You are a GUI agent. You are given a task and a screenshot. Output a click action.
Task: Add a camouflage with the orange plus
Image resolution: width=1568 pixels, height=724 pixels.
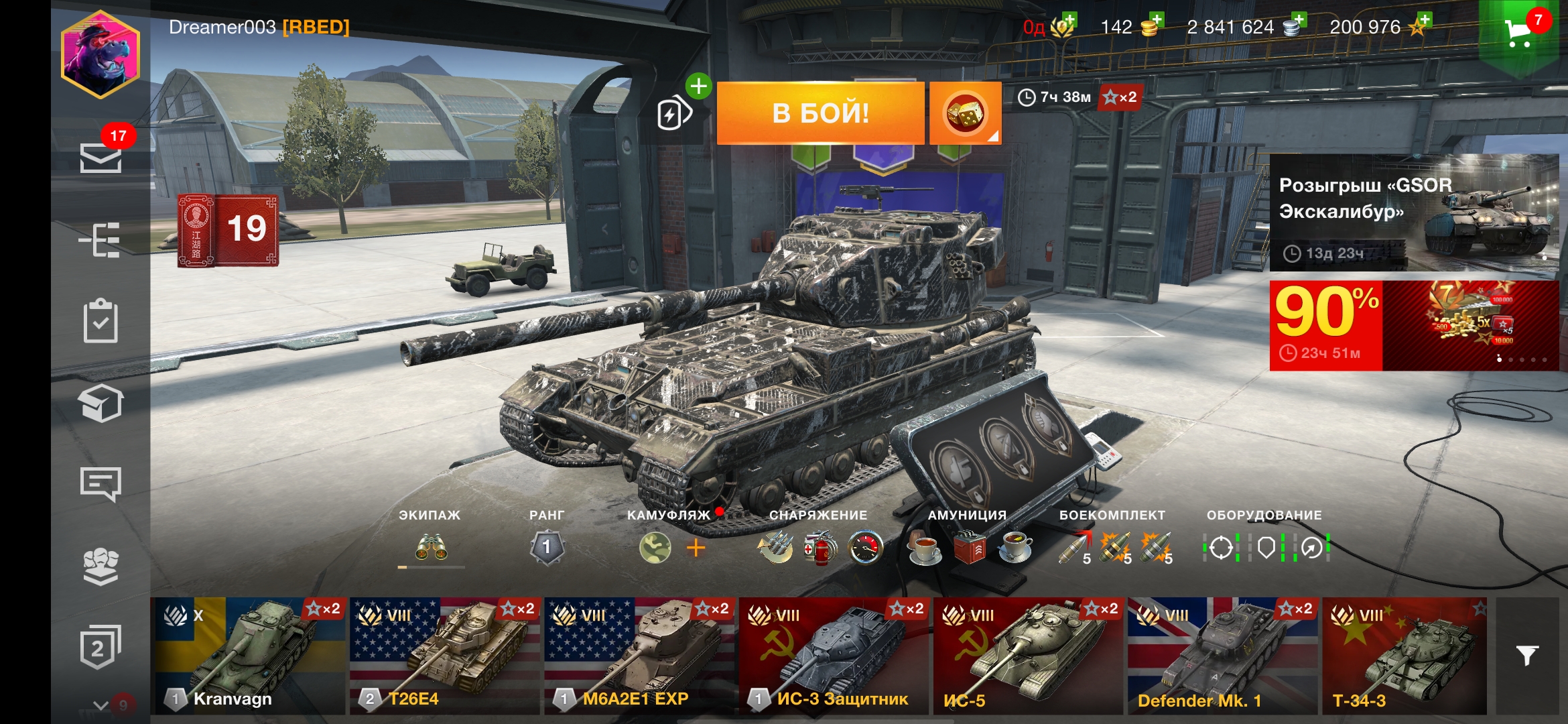pyautogui.click(x=696, y=548)
